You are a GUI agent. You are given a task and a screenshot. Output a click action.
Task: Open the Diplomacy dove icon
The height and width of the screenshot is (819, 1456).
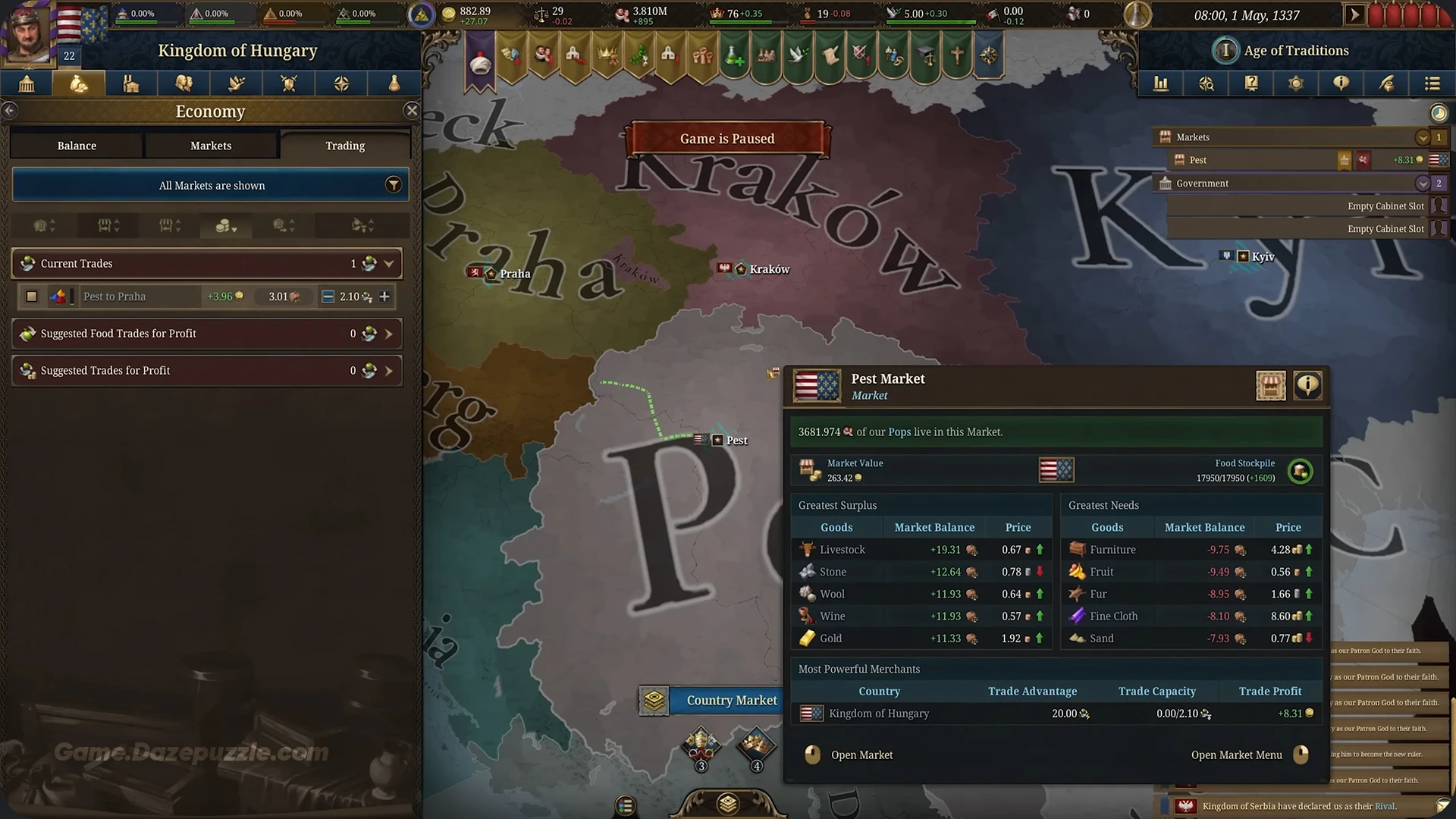pos(236,83)
